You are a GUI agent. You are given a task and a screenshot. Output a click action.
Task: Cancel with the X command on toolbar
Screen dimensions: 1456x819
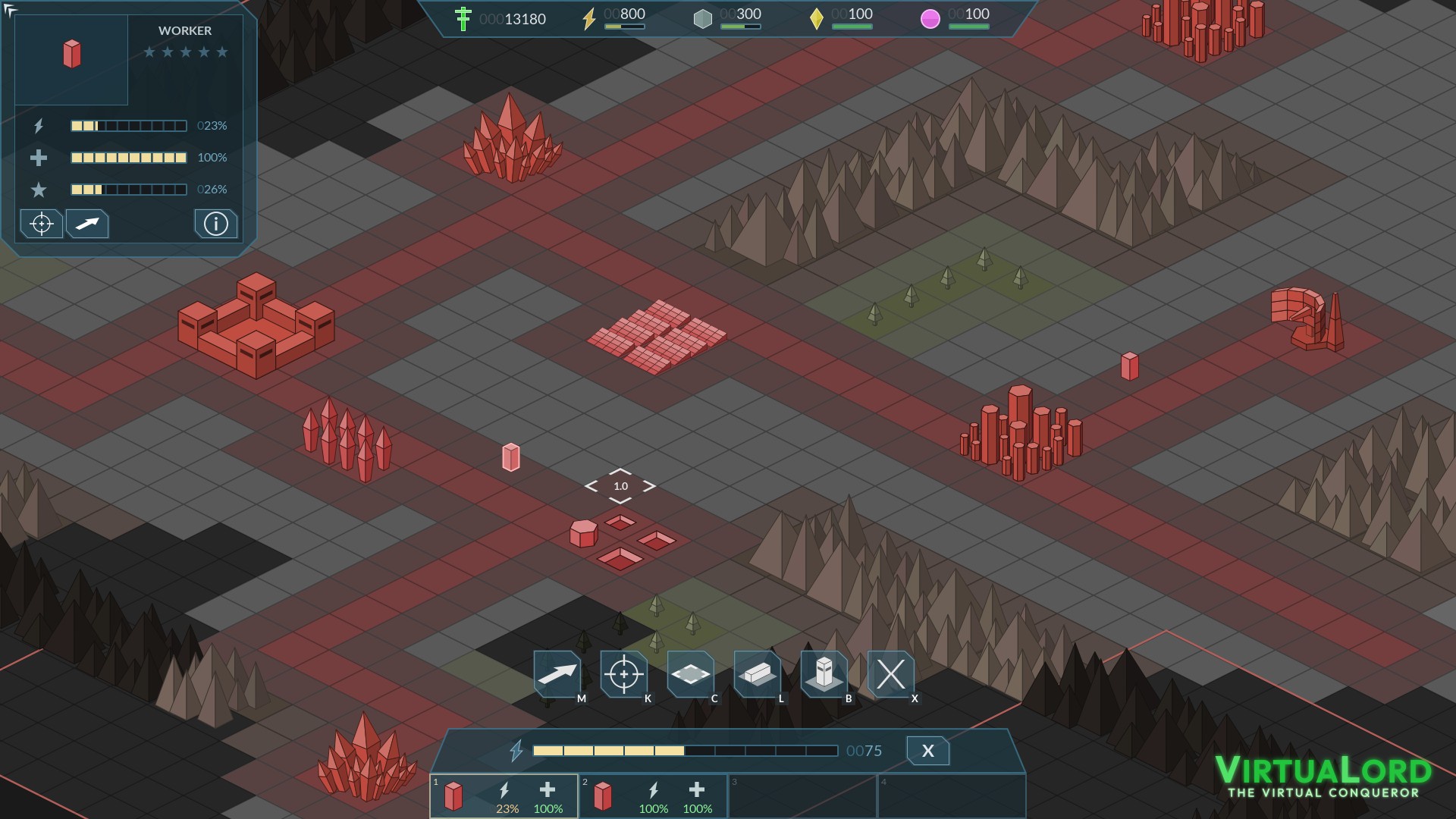coord(890,673)
